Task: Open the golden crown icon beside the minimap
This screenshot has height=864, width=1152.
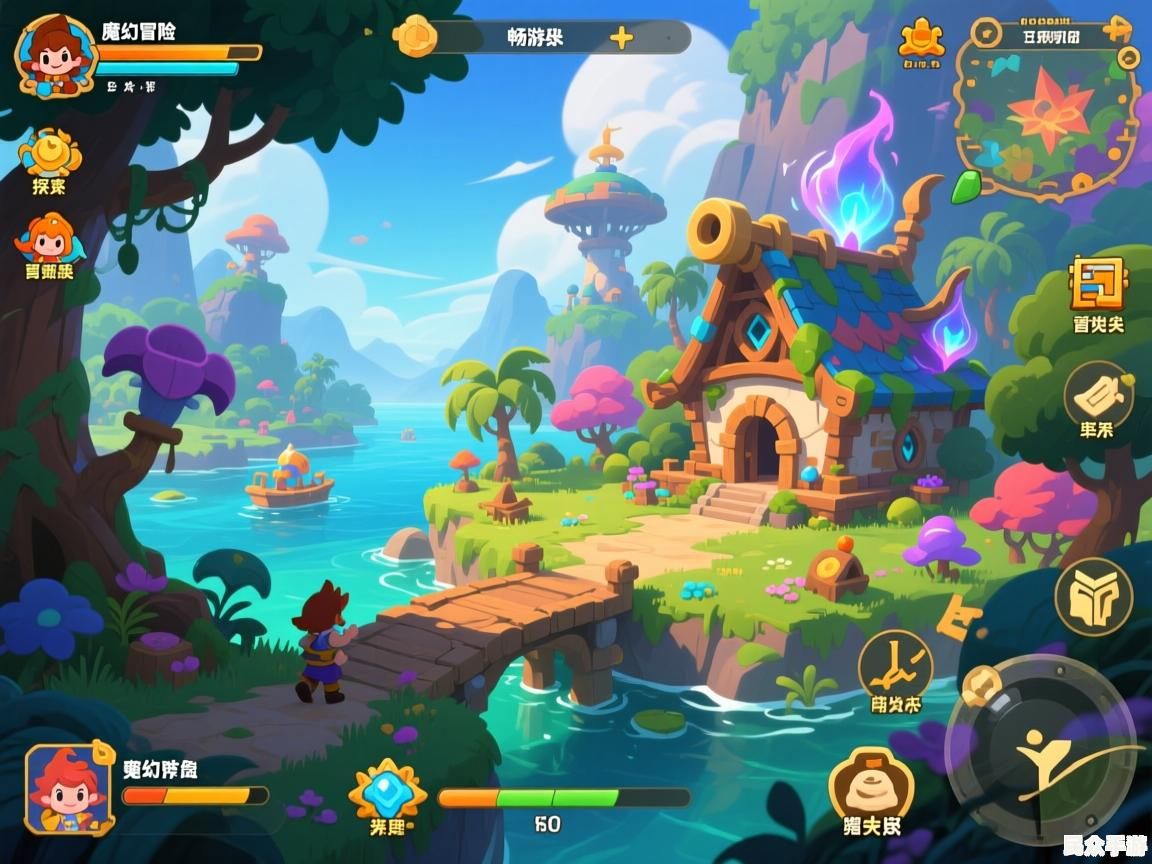Action: (x=921, y=39)
